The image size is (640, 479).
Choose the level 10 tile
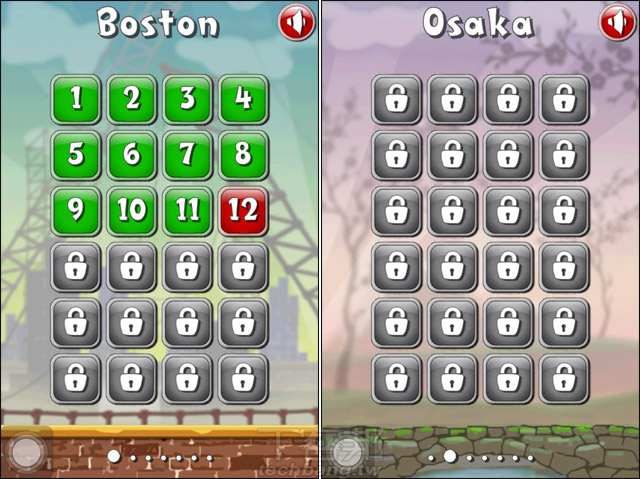click(x=132, y=211)
